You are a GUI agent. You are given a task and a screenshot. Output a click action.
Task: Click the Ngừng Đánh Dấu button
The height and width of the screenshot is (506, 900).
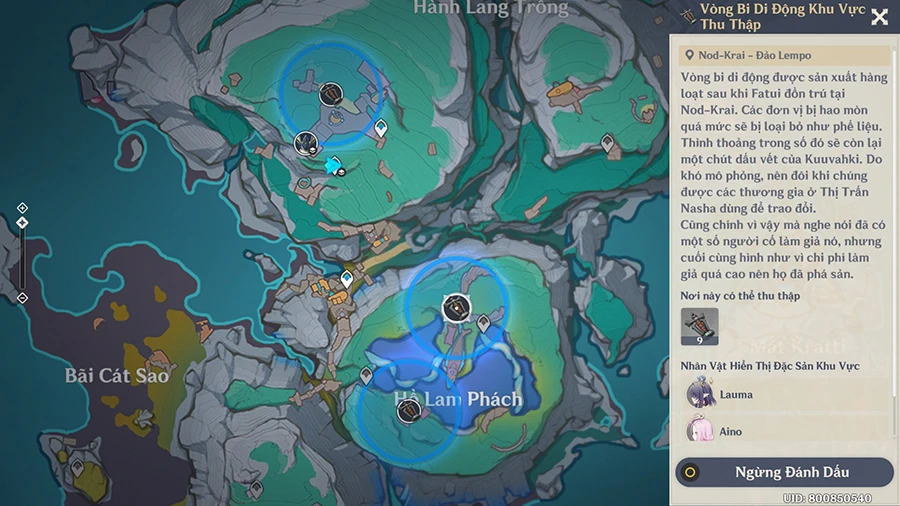[x=784, y=472]
